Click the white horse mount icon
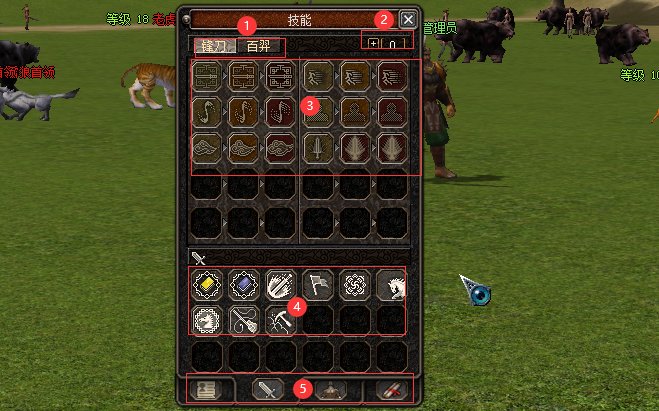 [391, 286]
